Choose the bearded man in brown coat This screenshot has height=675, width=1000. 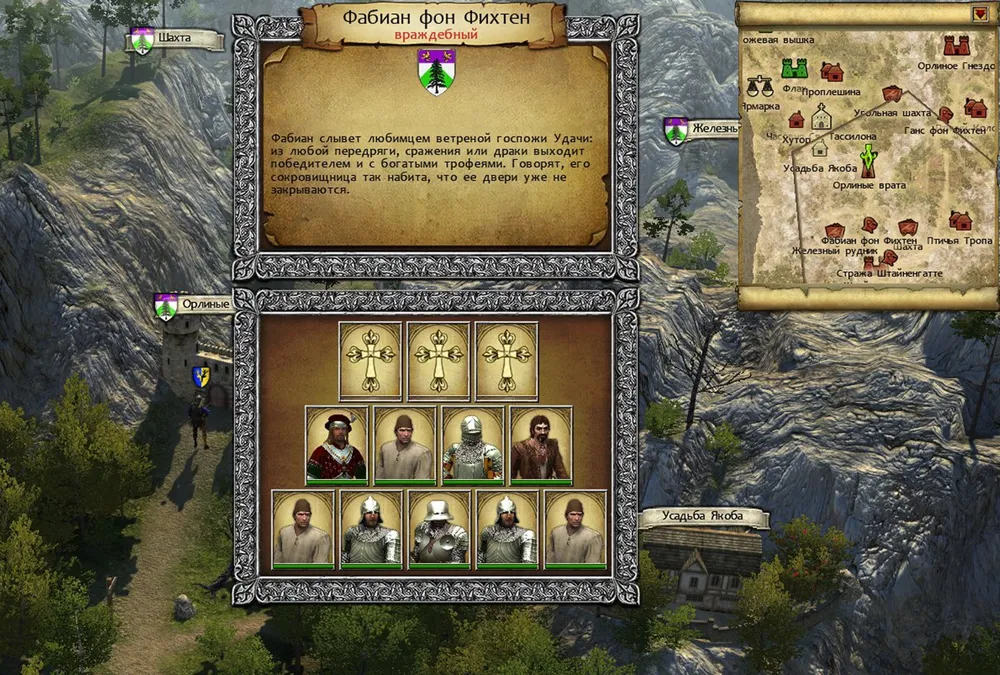[x=541, y=444]
